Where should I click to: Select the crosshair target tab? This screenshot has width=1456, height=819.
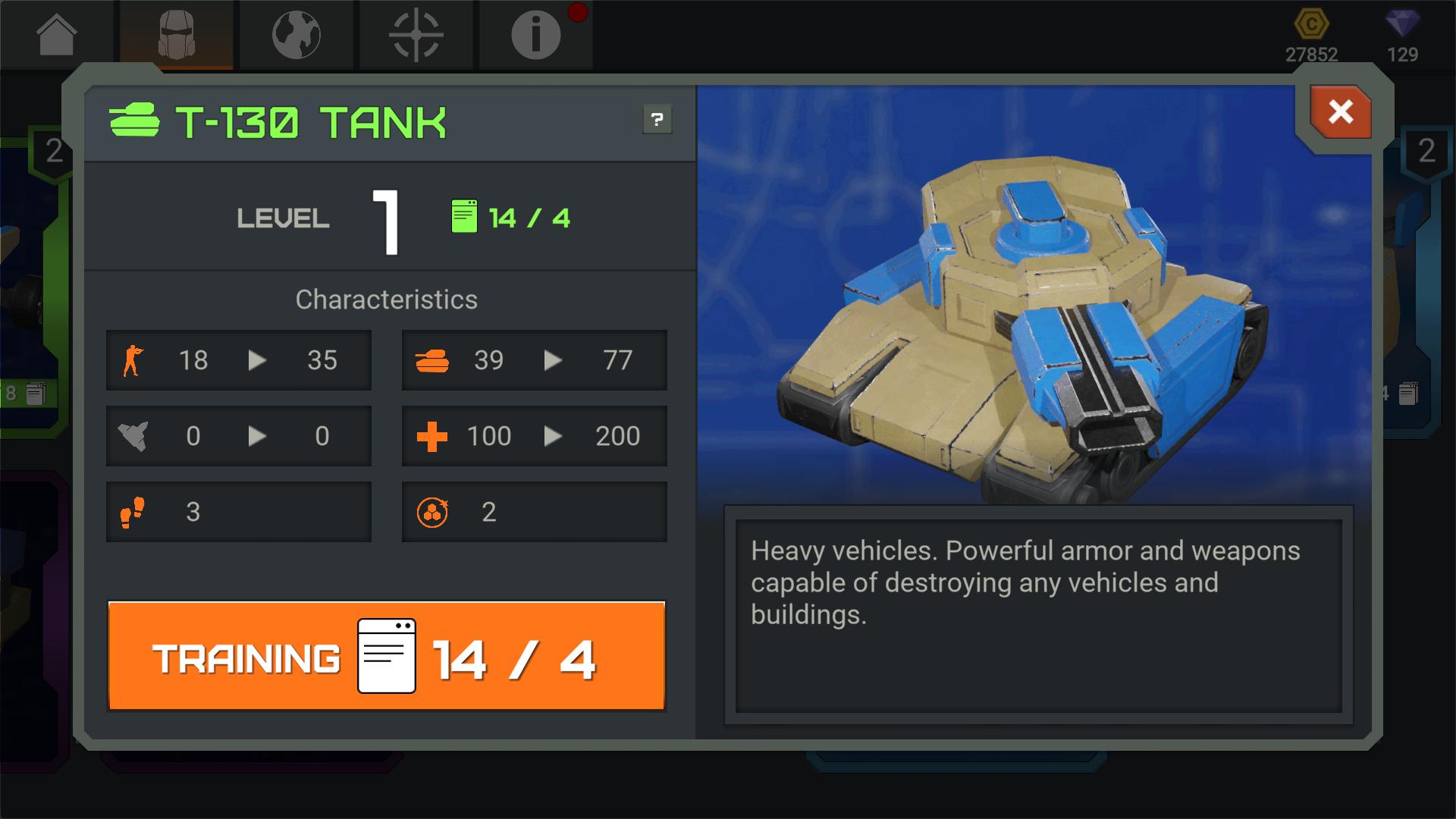(x=416, y=35)
